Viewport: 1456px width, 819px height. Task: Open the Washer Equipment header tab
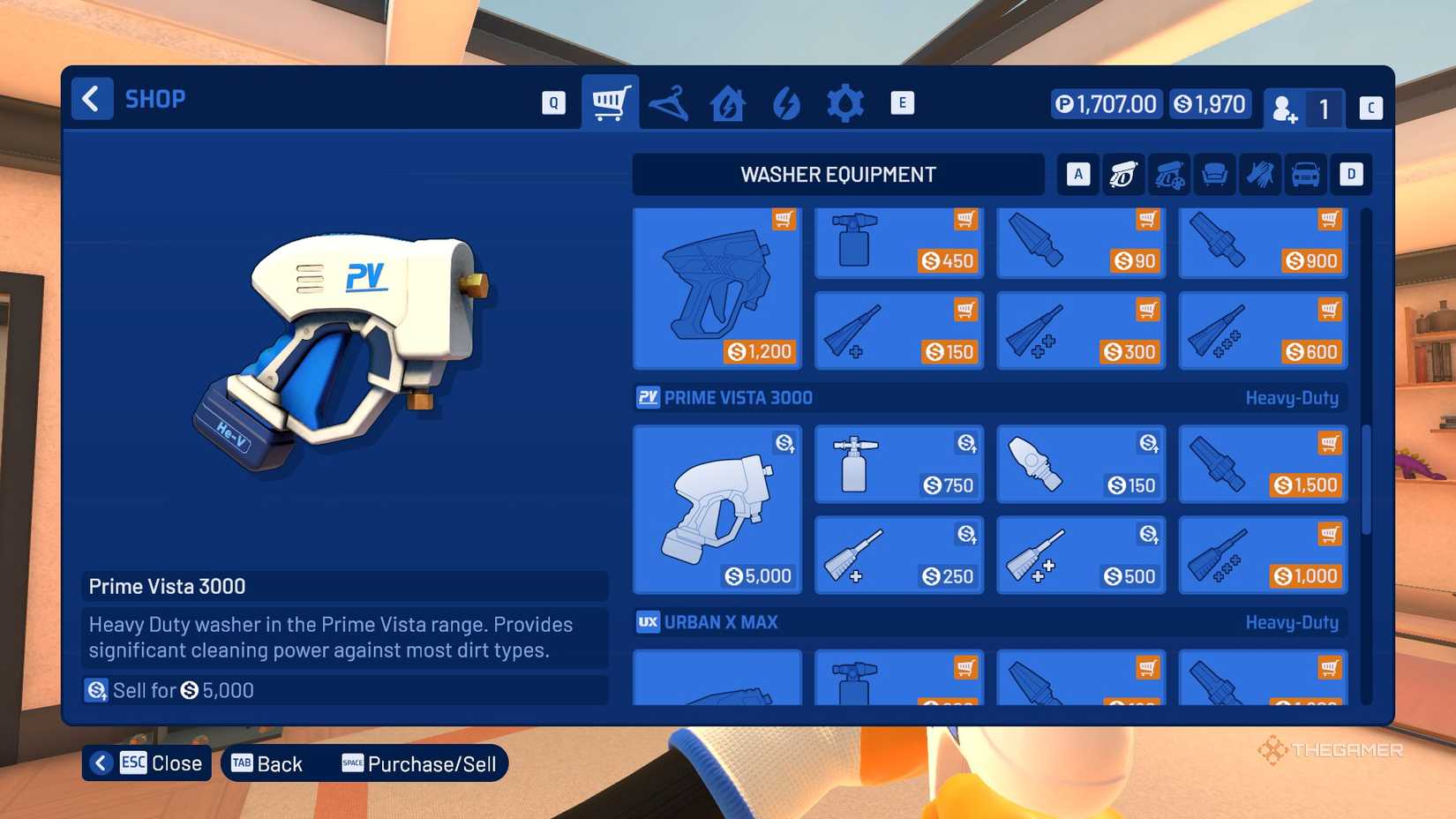pos(838,174)
